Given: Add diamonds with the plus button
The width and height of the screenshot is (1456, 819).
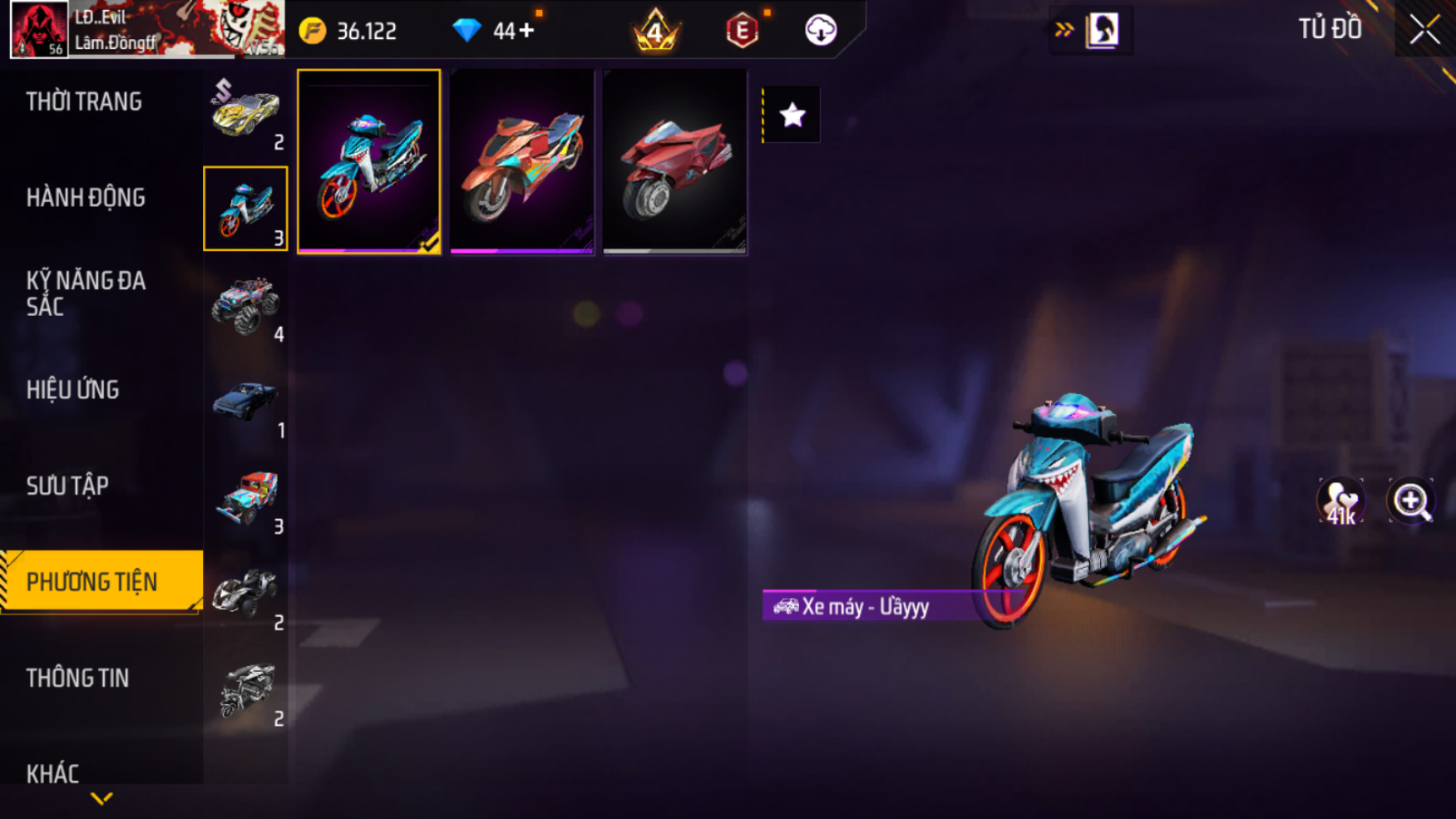Looking at the screenshot, I should click(x=526, y=31).
